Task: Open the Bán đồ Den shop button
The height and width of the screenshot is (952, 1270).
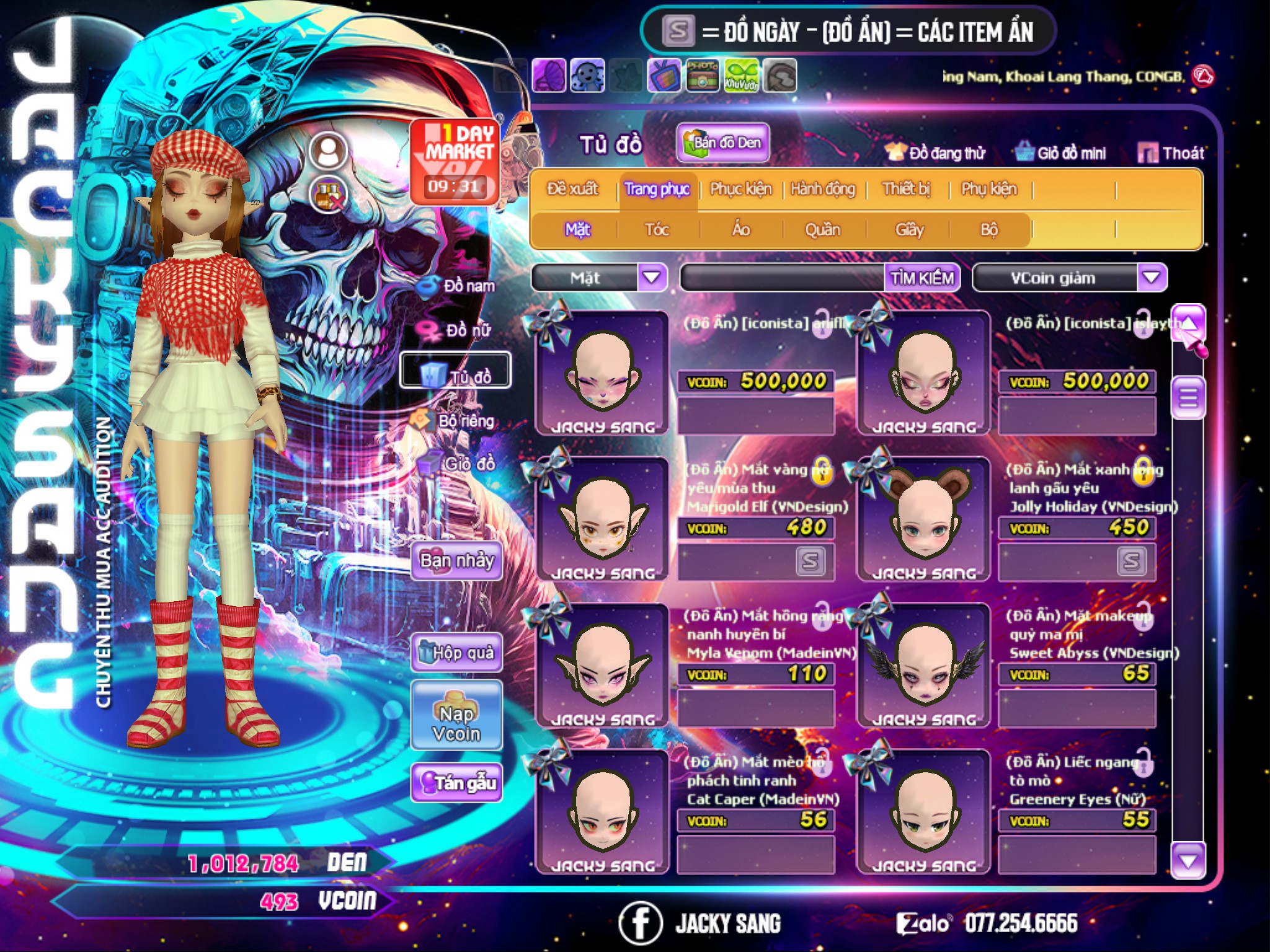Action: (x=723, y=143)
